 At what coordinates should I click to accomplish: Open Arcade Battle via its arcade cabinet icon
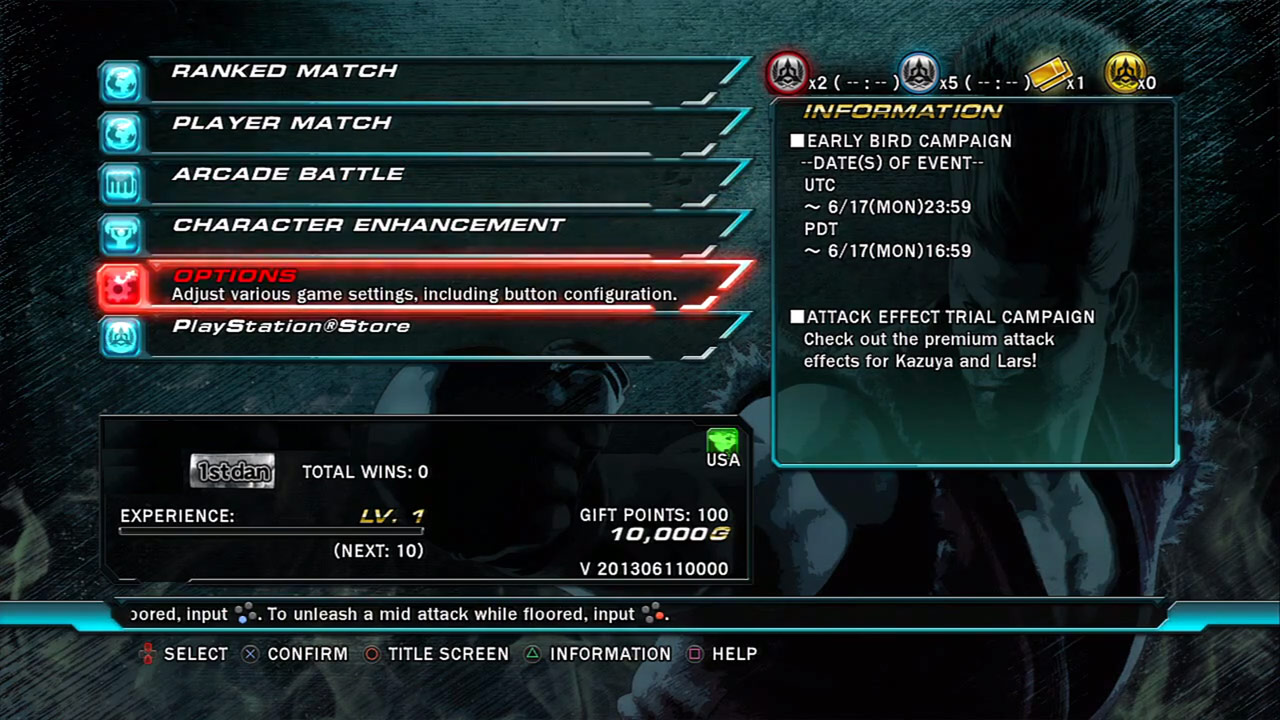pos(120,183)
